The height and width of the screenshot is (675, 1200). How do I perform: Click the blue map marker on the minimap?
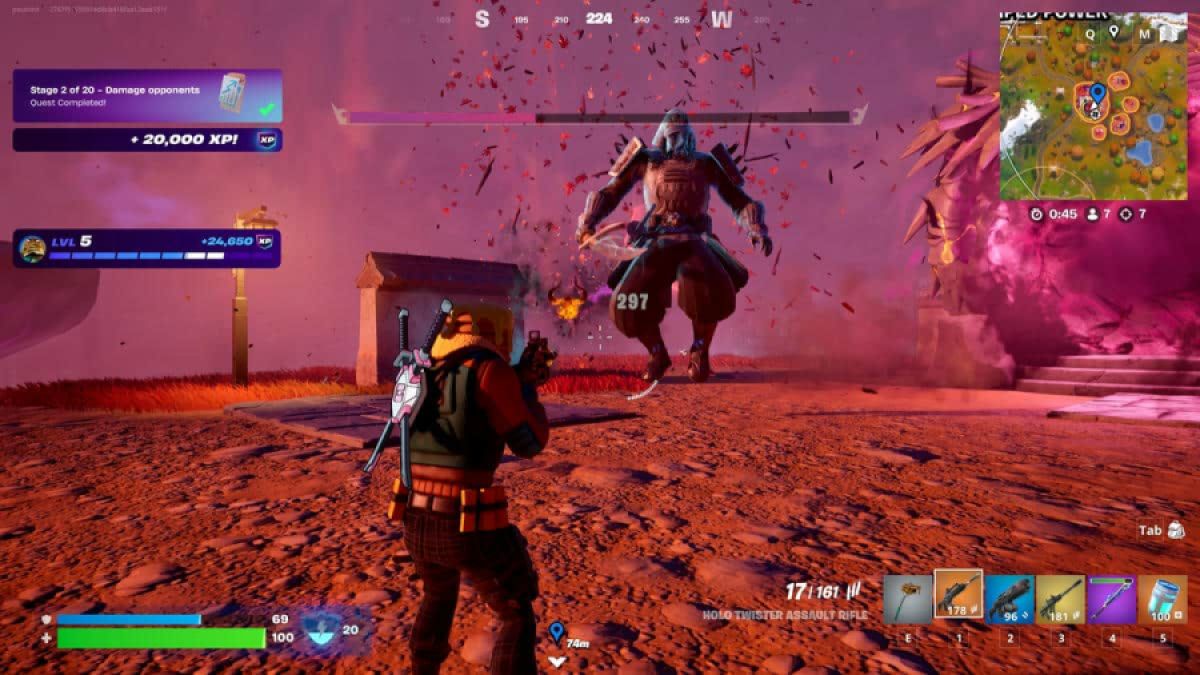click(x=1097, y=94)
